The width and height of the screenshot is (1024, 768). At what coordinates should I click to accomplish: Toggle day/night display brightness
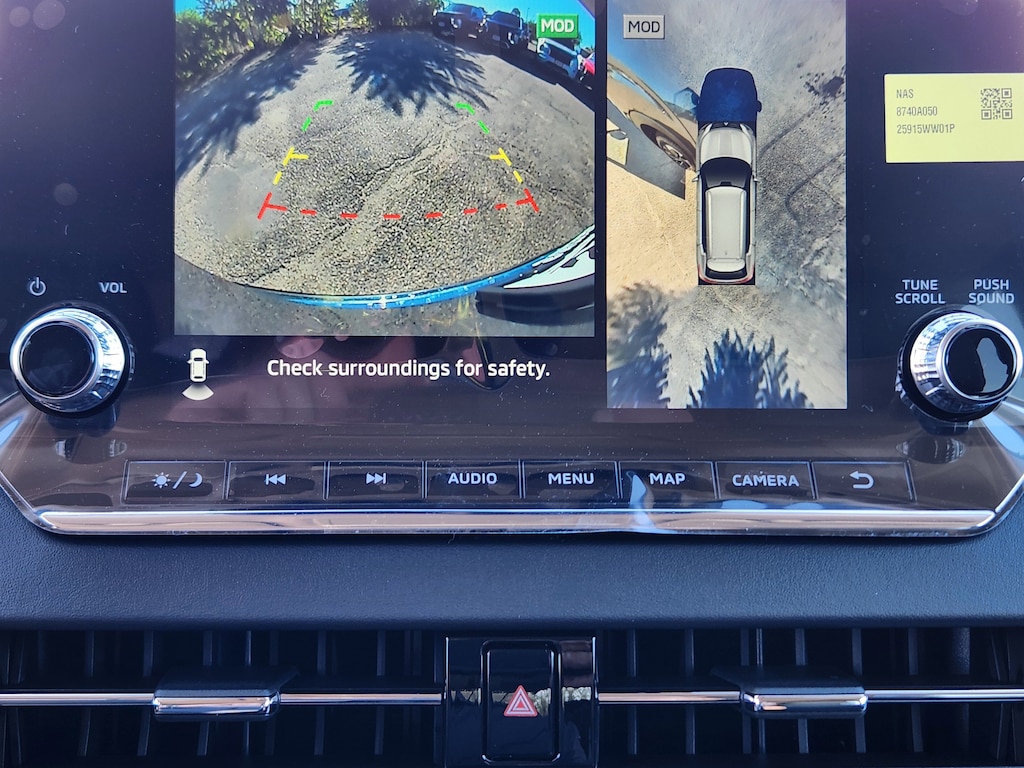click(175, 481)
